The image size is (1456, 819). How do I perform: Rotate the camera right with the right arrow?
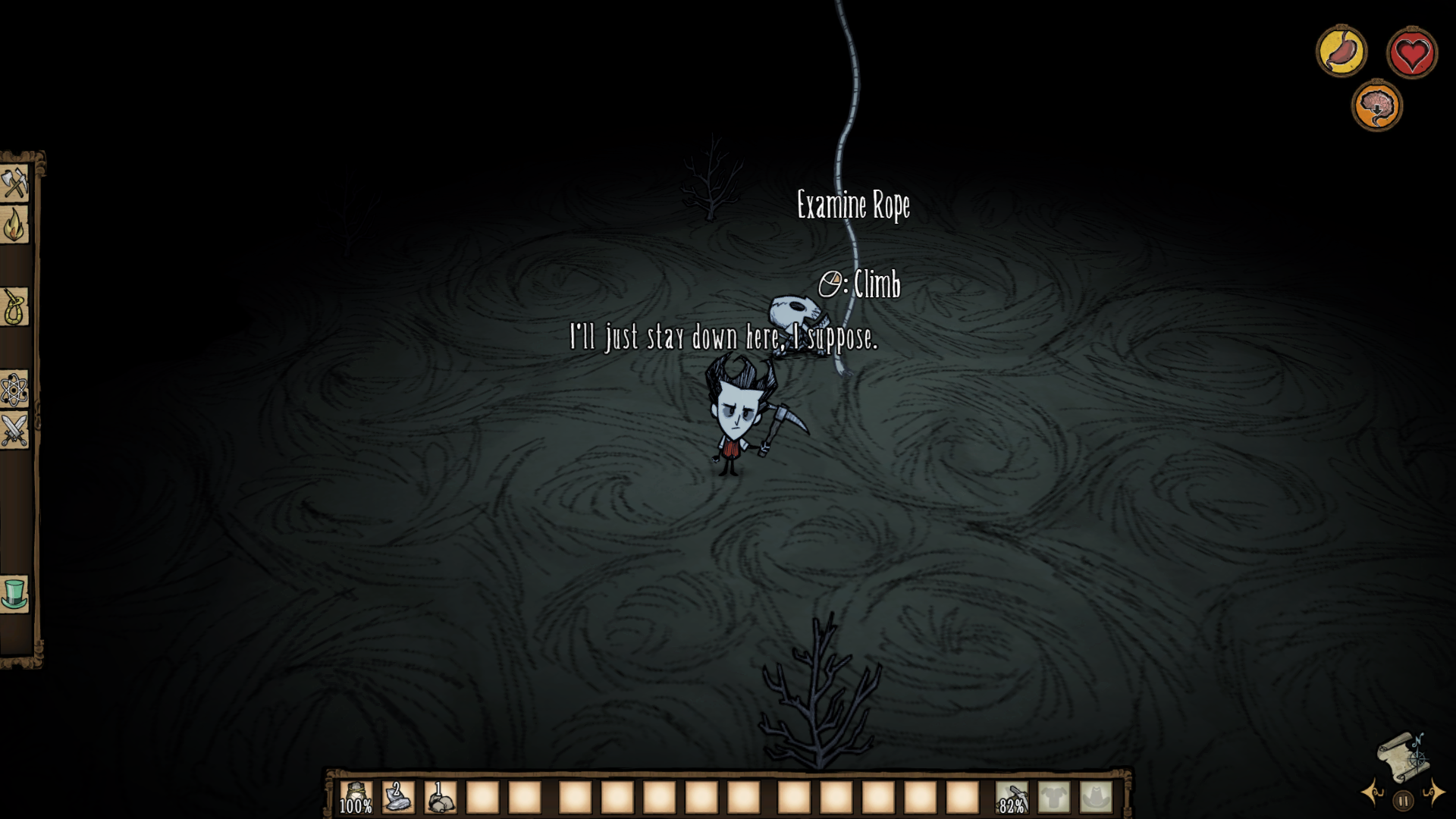1436,792
